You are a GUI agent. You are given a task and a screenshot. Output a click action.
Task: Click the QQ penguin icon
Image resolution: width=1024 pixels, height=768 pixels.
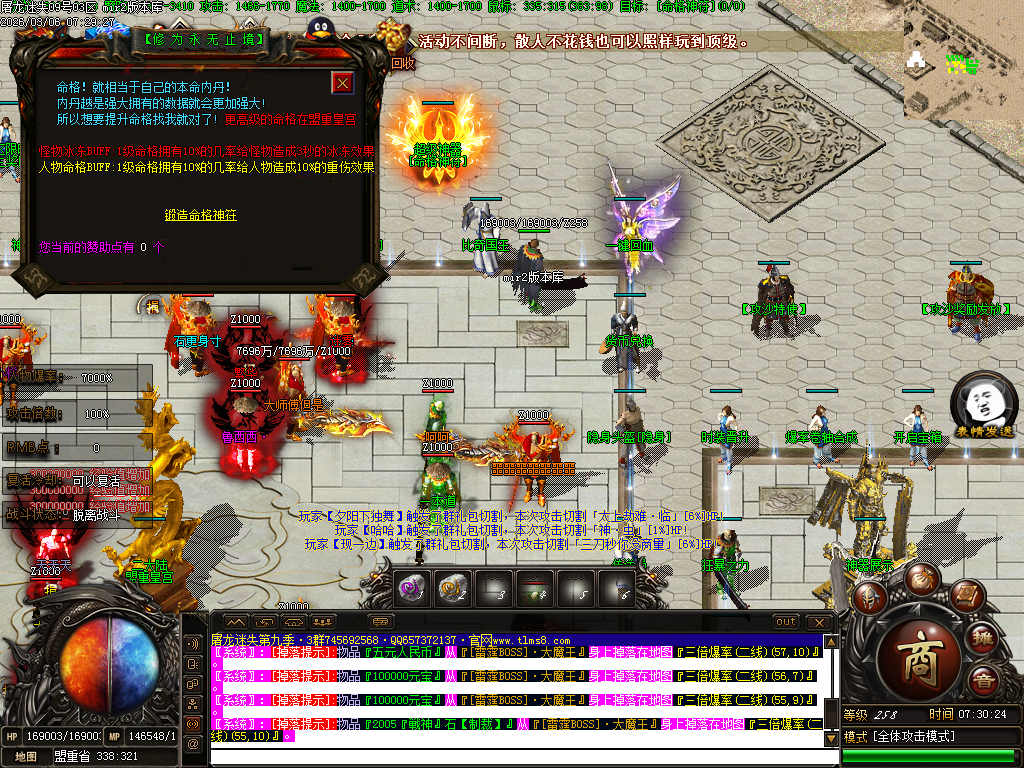[x=321, y=30]
